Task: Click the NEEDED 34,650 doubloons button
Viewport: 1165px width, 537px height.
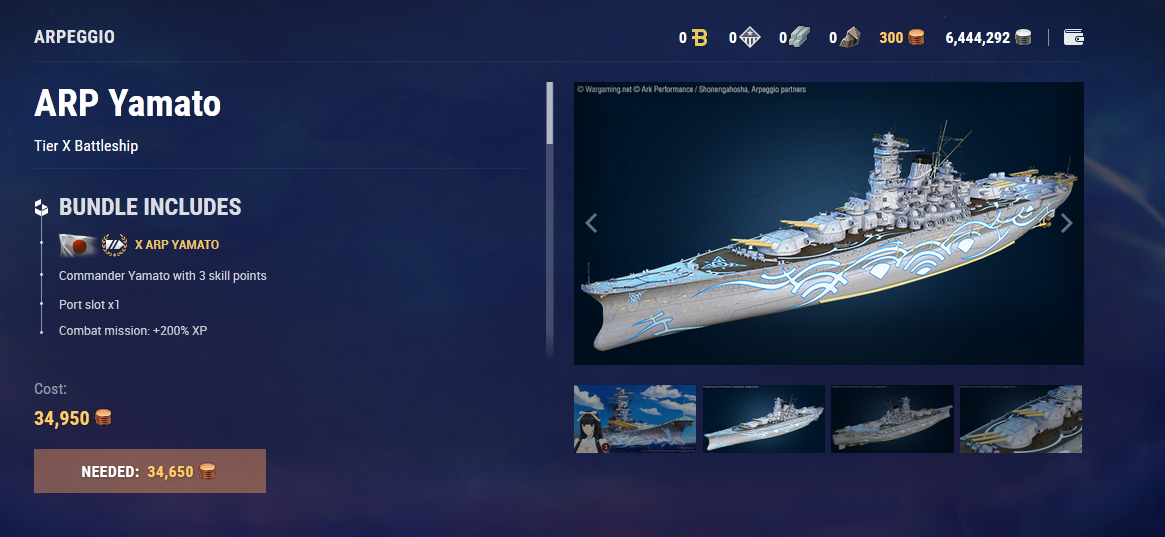Action: pos(150,471)
